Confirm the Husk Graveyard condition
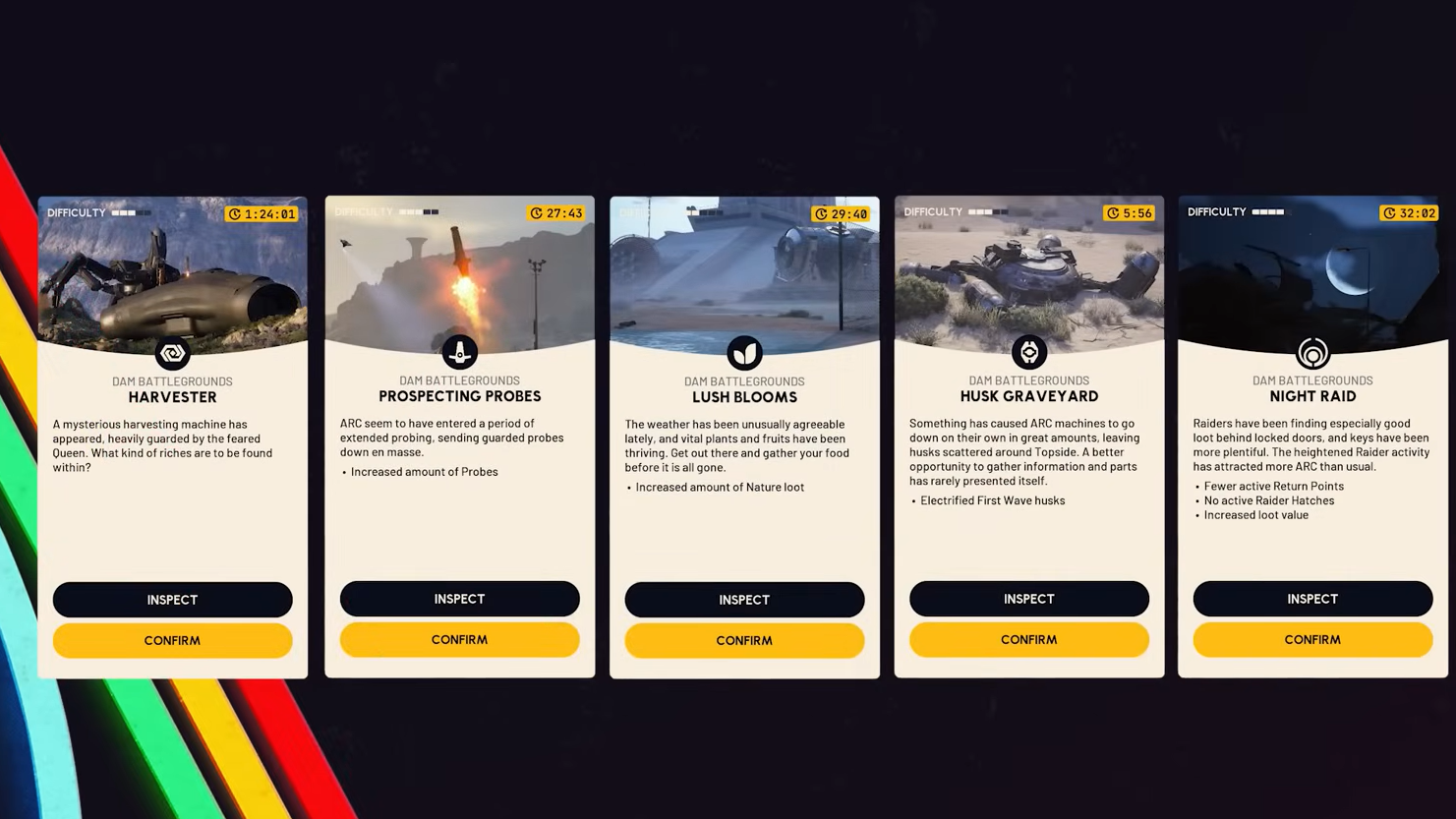 point(1028,639)
